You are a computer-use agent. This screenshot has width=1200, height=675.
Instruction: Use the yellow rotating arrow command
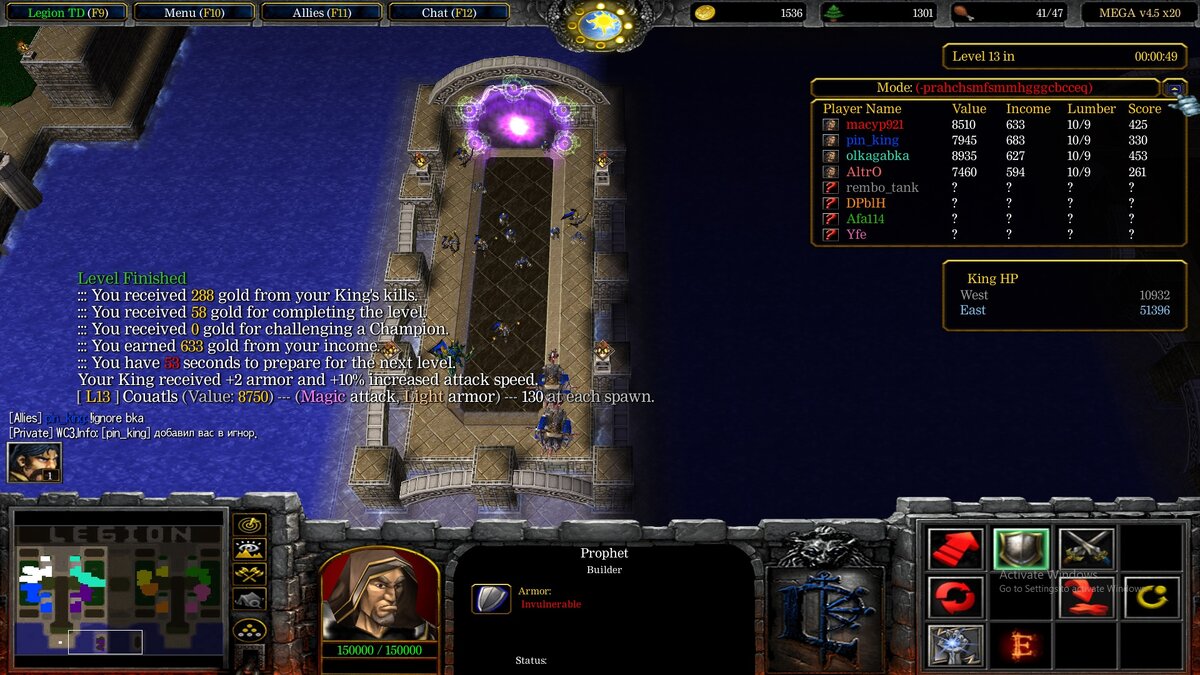click(1151, 597)
